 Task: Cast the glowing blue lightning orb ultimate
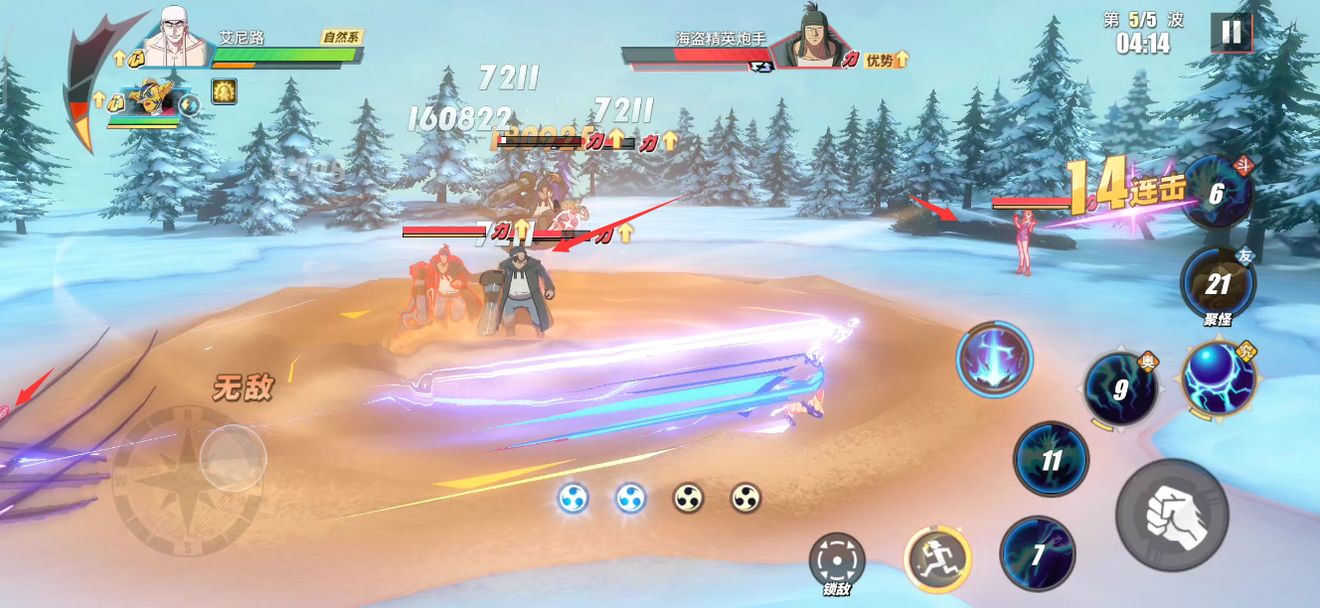pyautogui.click(x=1218, y=378)
